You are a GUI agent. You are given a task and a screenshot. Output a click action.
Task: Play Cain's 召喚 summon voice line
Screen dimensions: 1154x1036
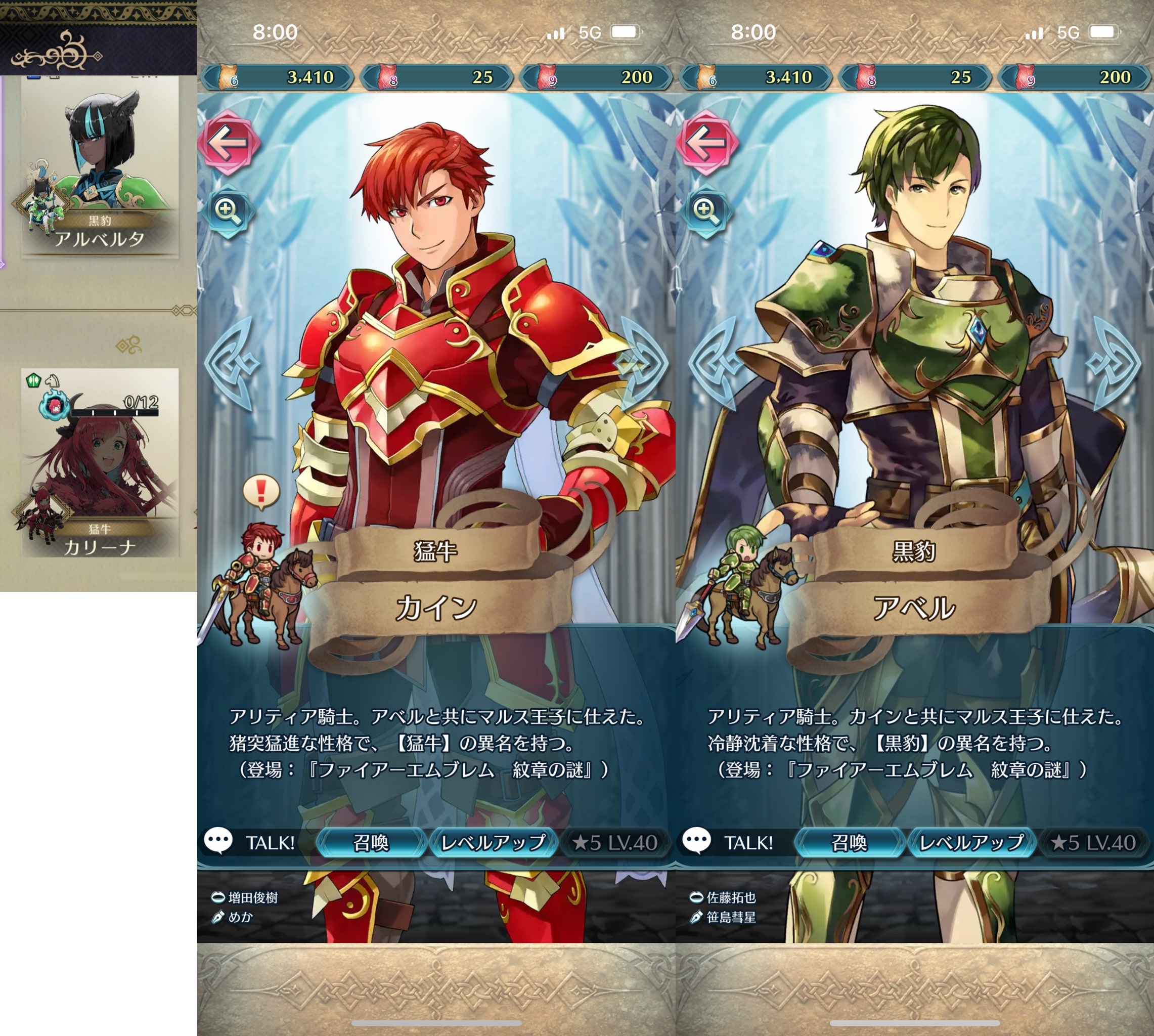tap(371, 842)
